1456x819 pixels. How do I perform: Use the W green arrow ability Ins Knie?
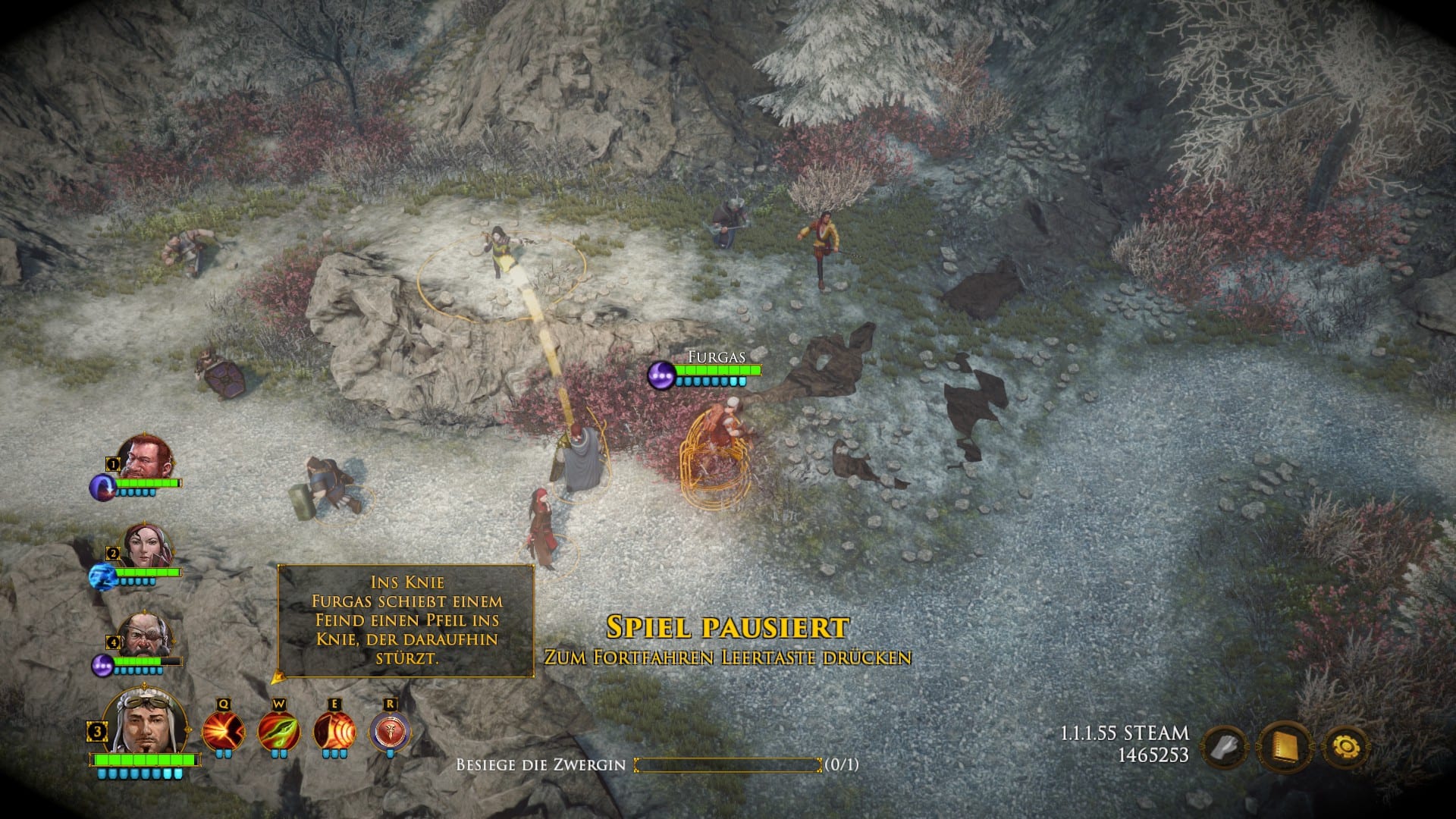278,733
